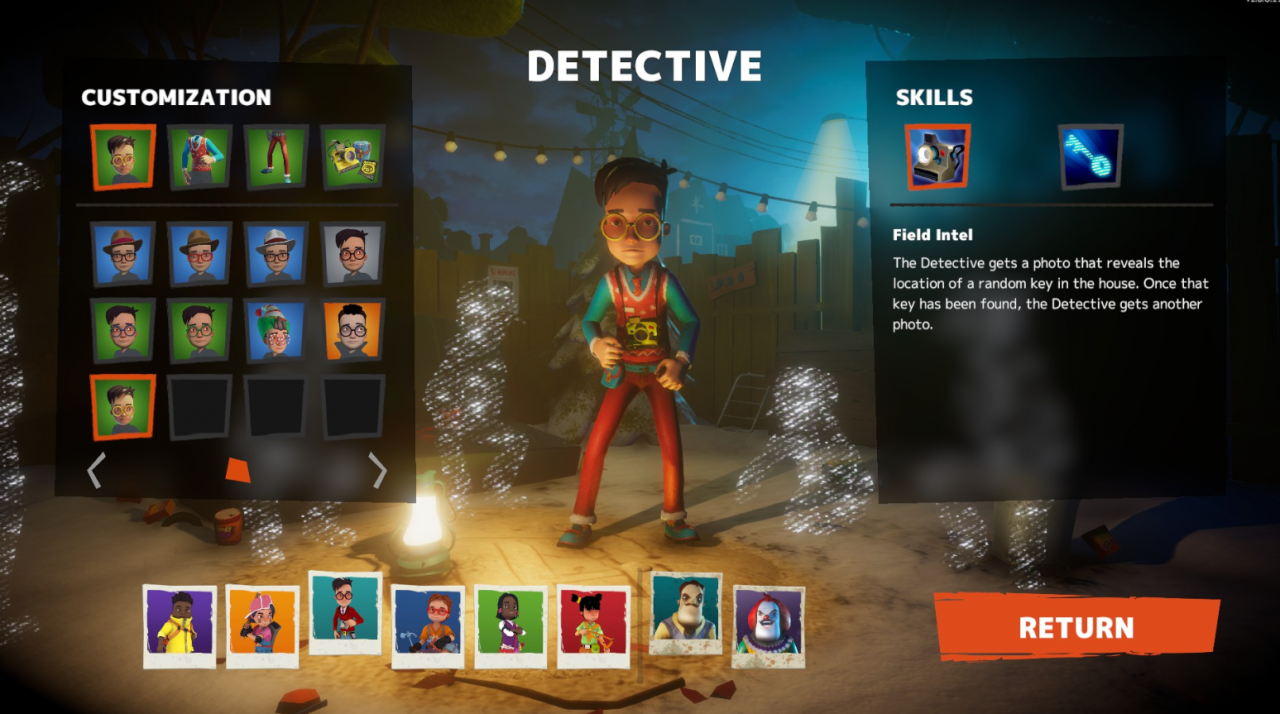Image resolution: width=1280 pixels, height=714 pixels.
Task: Select the yellow raincoat character photo
Action: (180, 626)
